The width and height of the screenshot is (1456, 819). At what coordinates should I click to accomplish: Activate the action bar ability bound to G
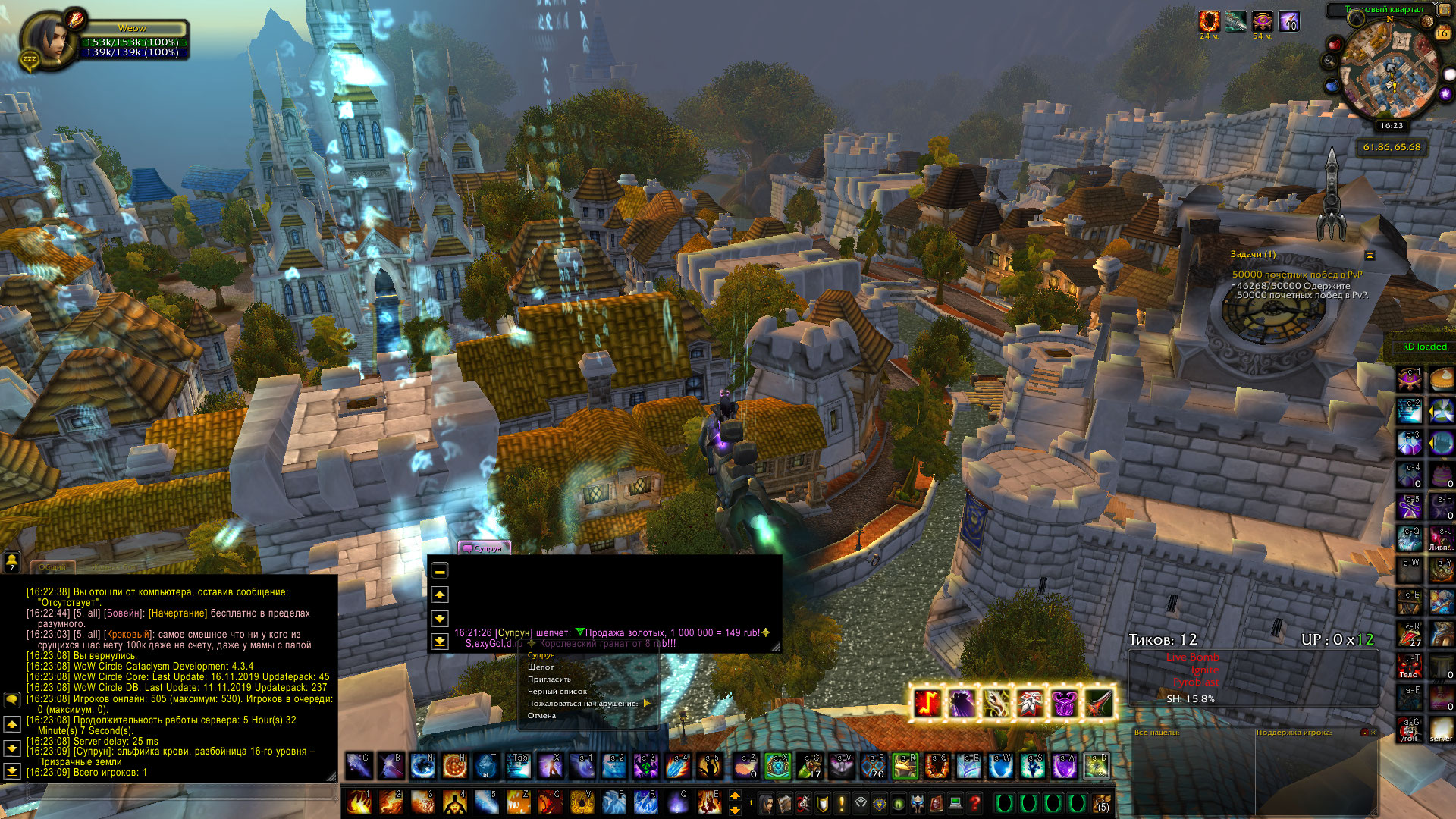coord(359,766)
